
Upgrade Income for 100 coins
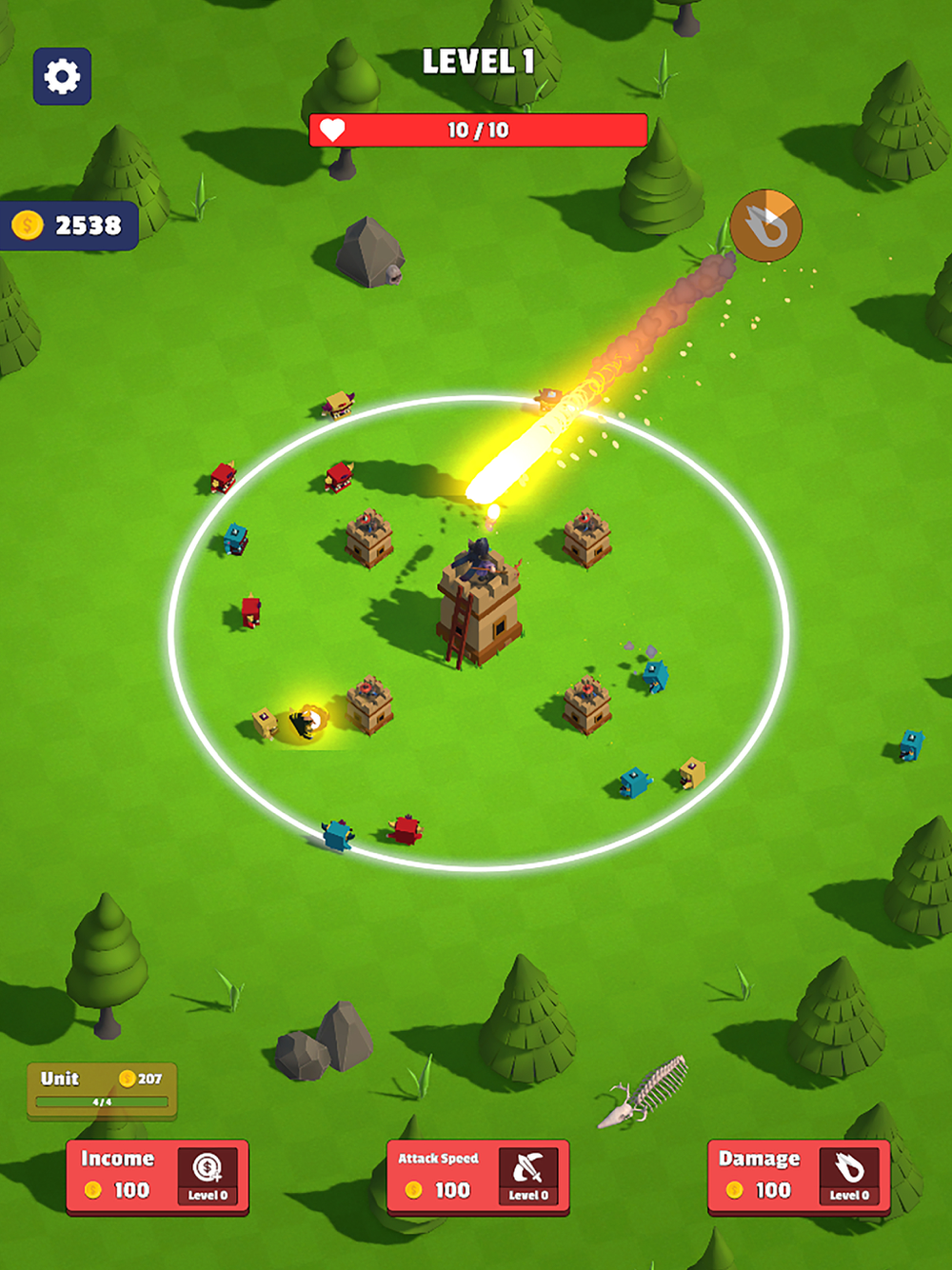[157, 1178]
